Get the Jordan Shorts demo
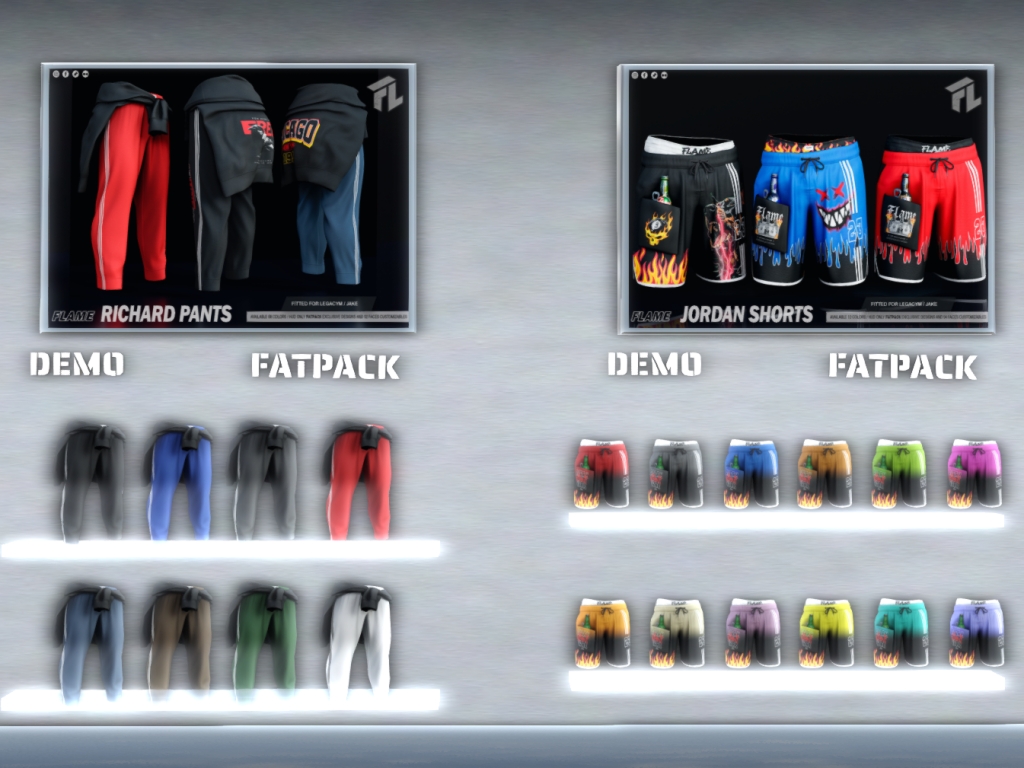Viewport: 1024px width, 768px height. point(654,364)
